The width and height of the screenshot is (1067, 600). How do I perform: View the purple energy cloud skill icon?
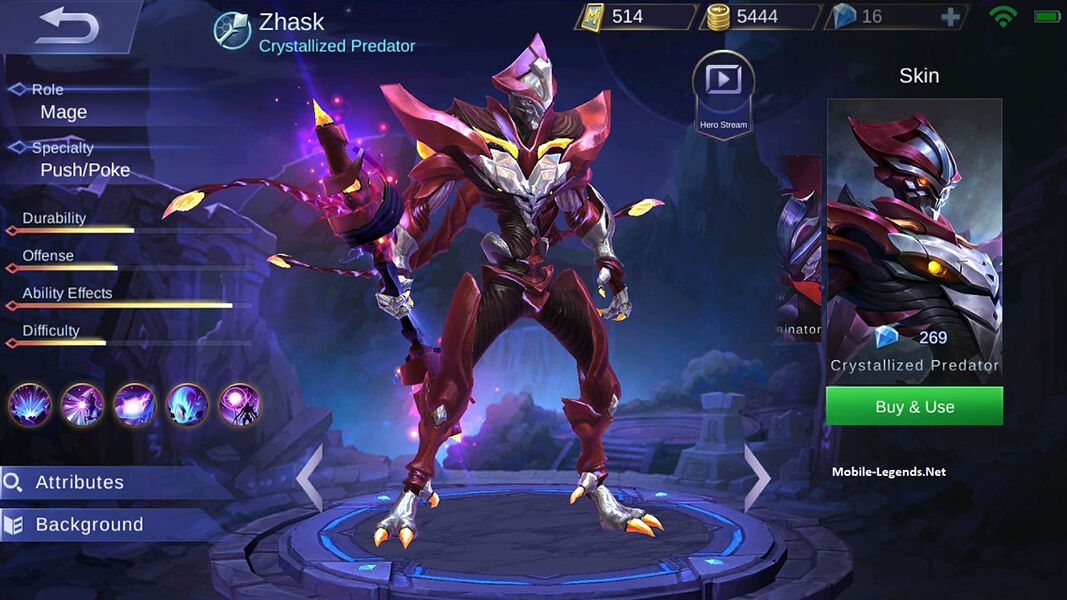(x=135, y=405)
